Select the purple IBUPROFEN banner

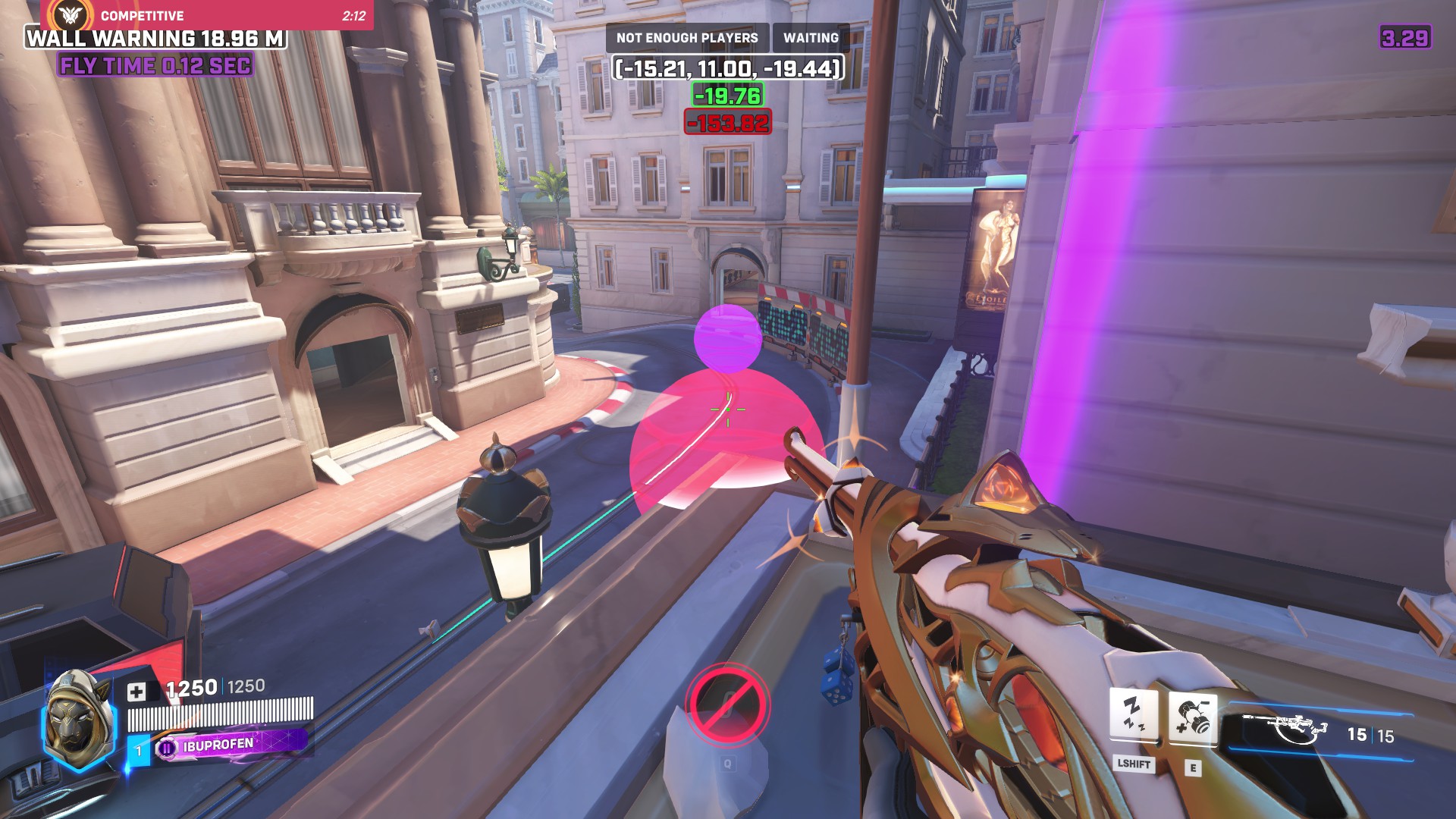[x=231, y=745]
